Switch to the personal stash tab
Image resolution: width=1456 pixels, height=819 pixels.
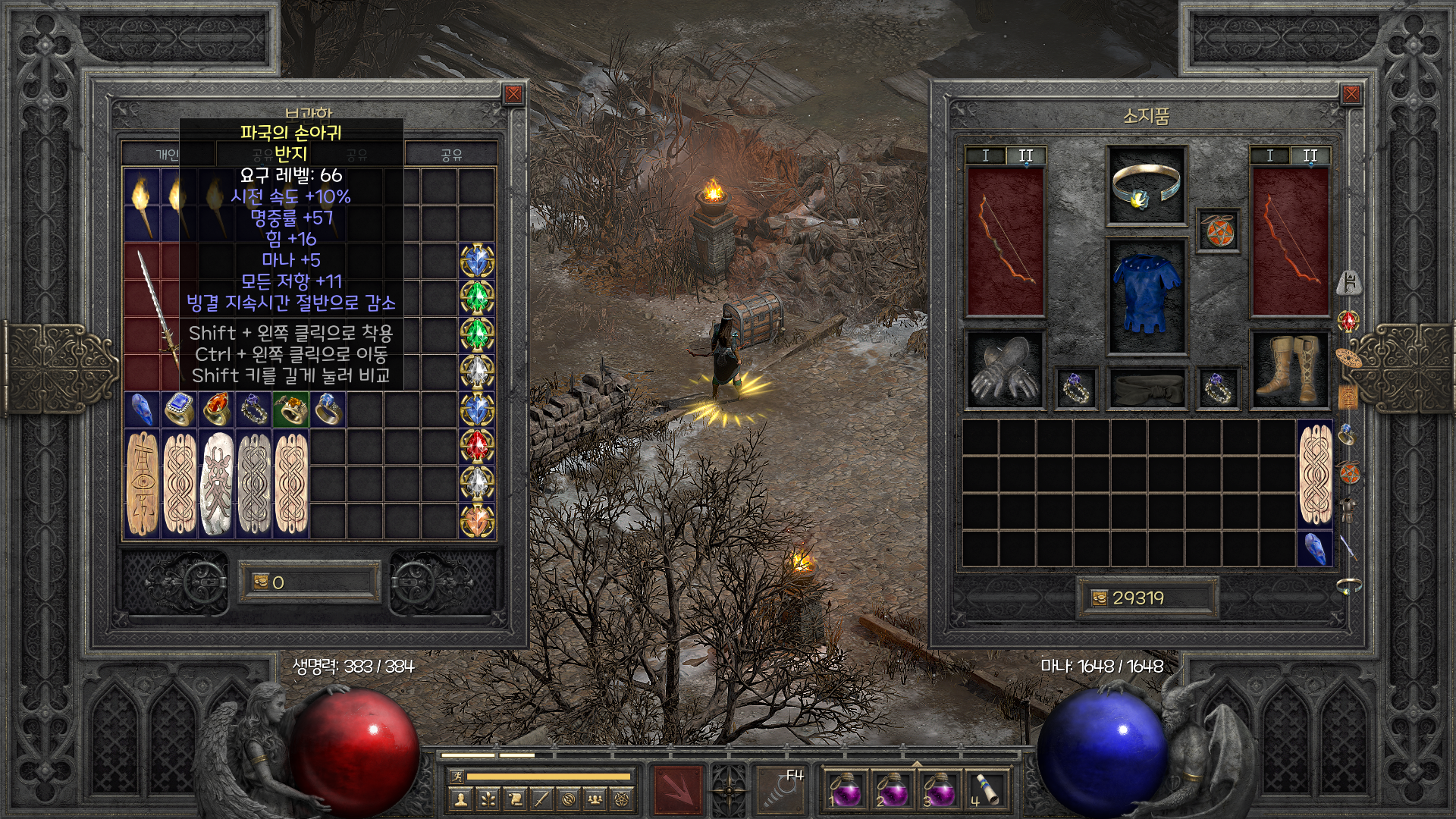(x=168, y=155)
